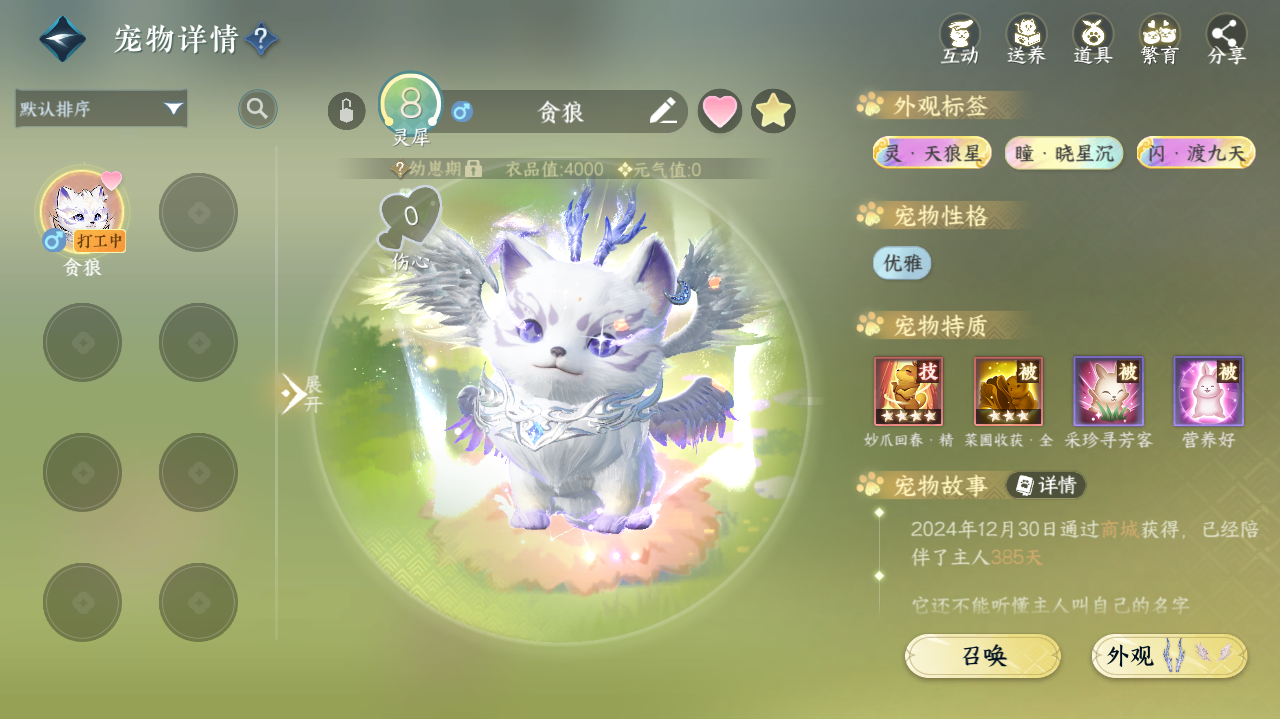The height and width of the screenshot is (719, 1280).
Task: Expand the panel with 展开 arrow
Action: 298,394
